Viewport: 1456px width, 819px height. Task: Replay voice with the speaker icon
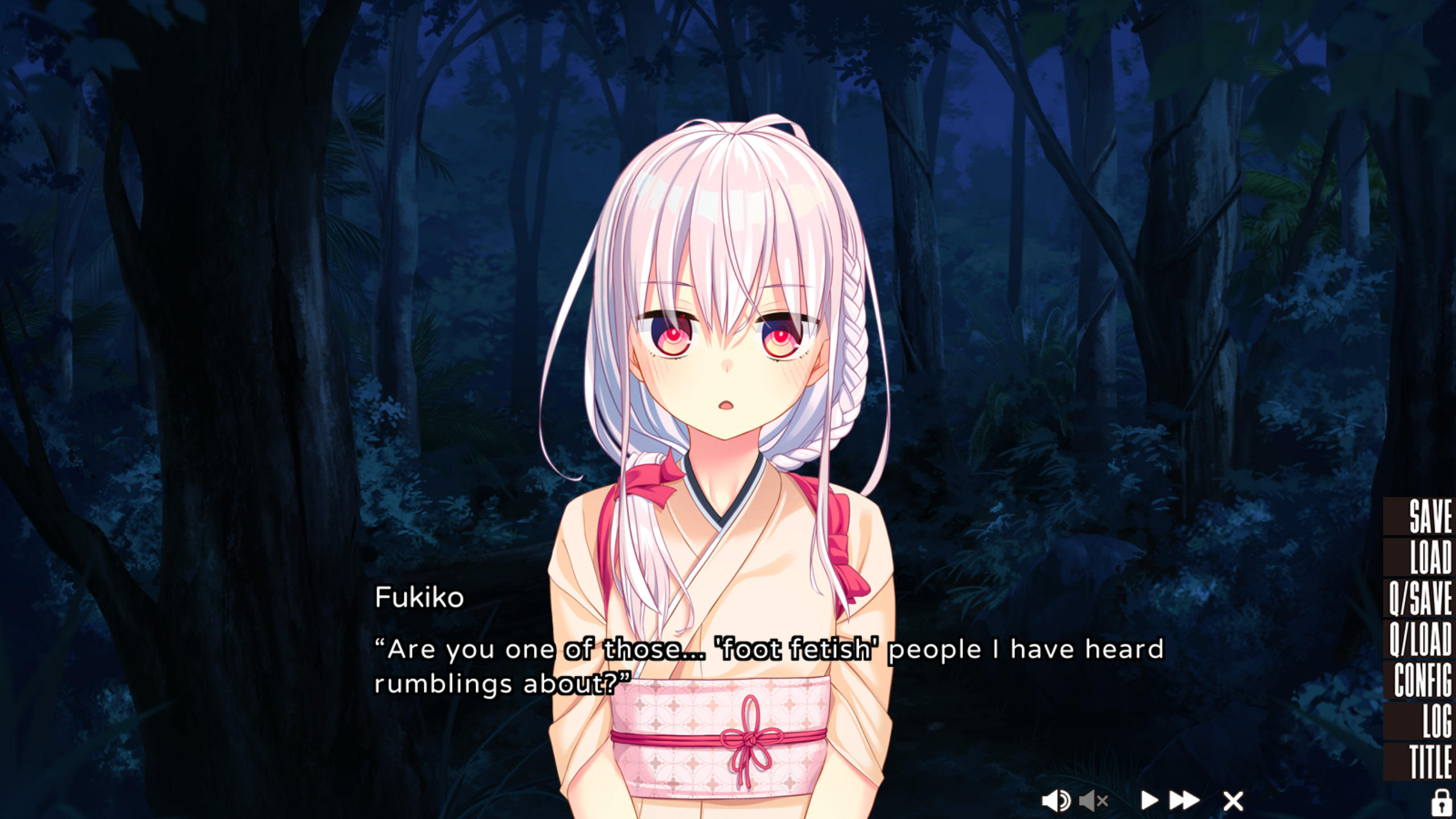1056,801
